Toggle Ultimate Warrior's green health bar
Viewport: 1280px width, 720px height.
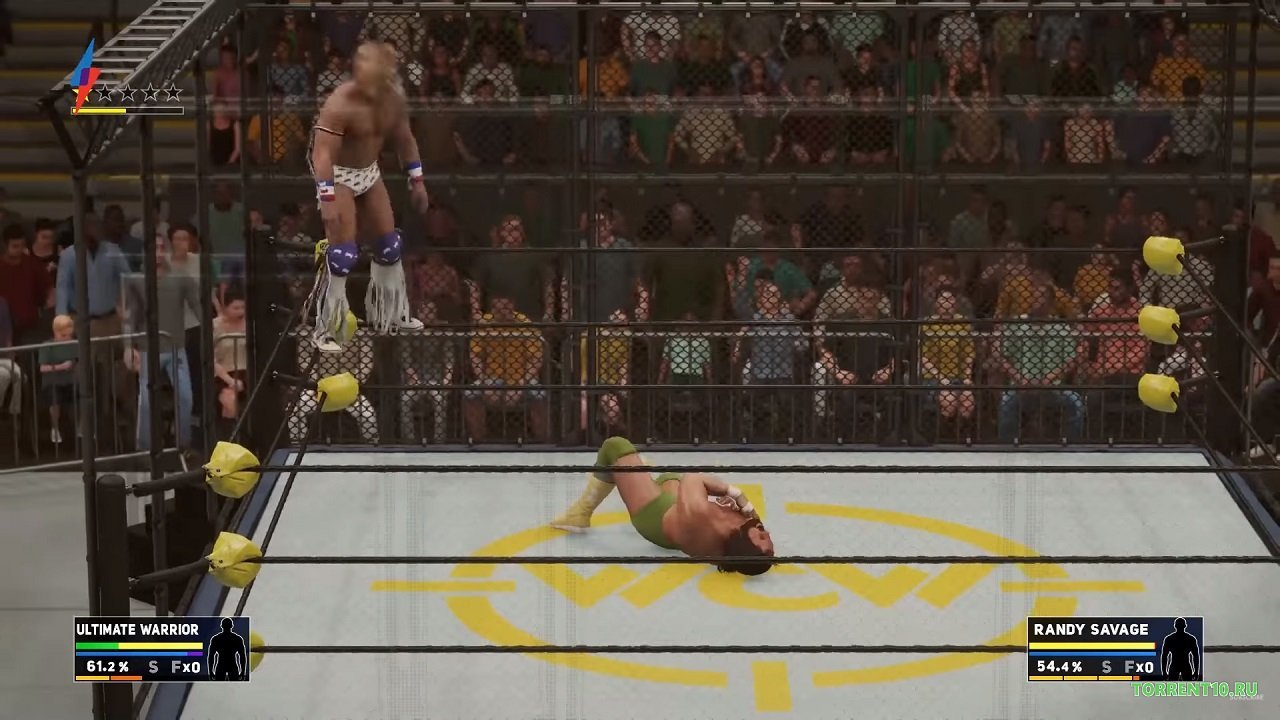click(96, 645)
